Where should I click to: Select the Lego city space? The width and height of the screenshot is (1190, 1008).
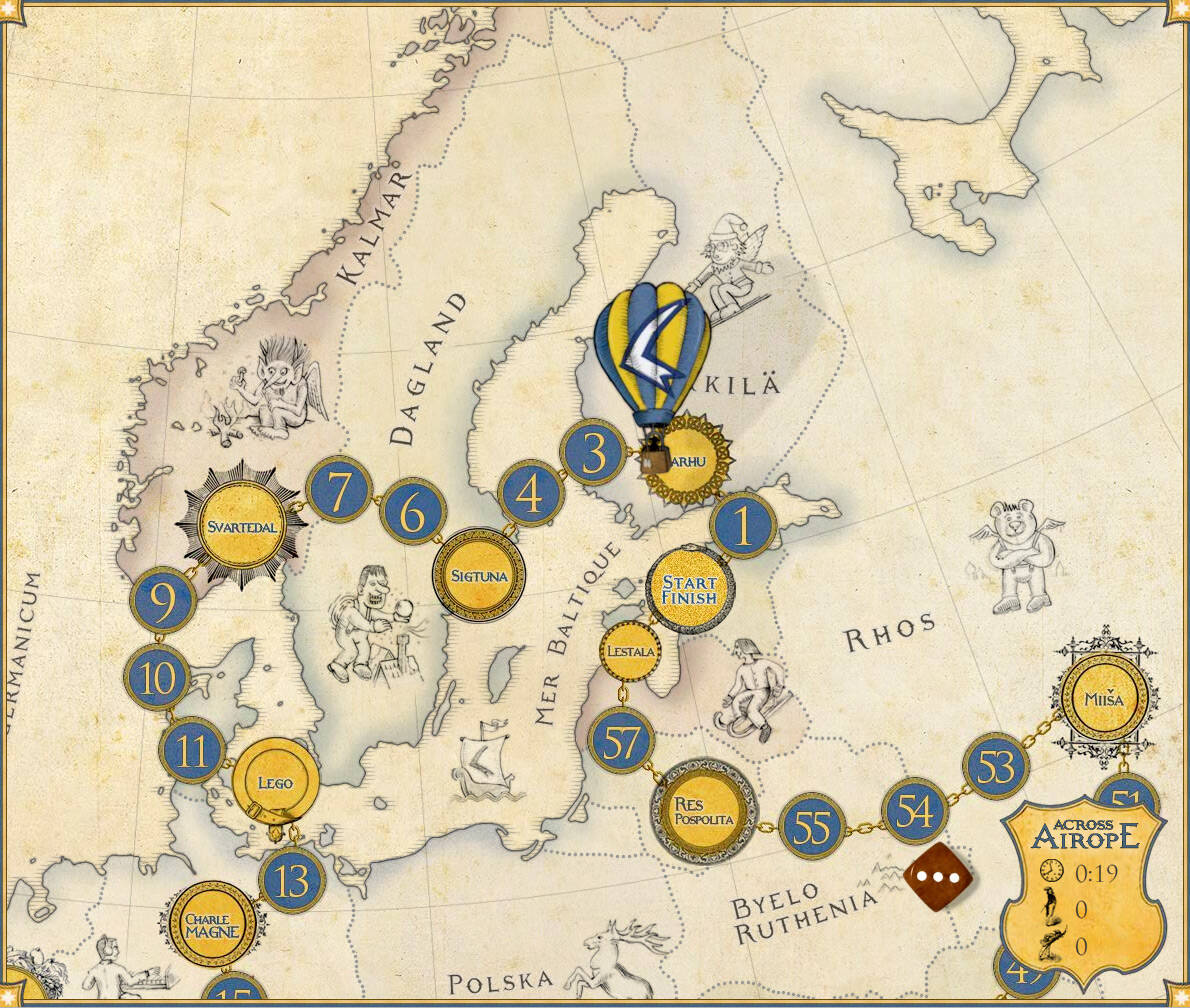(x=275, y=782)
